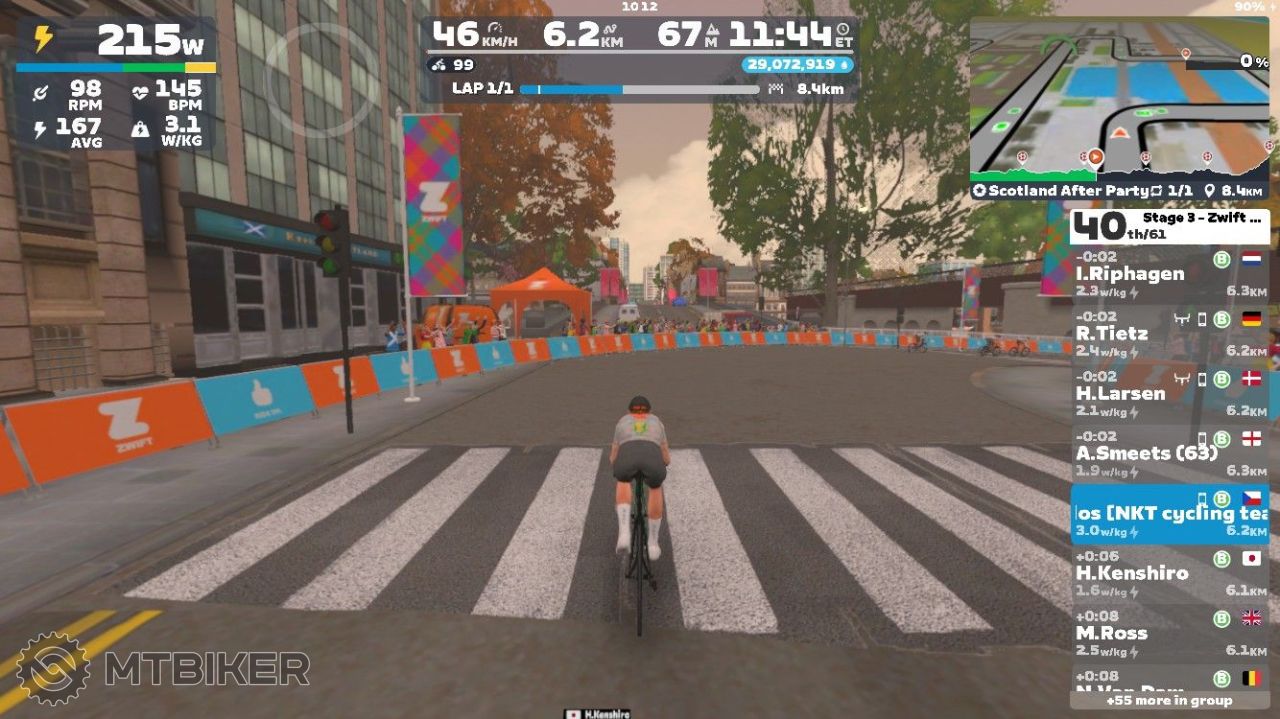This screenshot has width=1280, height=719.
Task: Click the lap 1/1 progress bar
Action: tap(640, 89)
